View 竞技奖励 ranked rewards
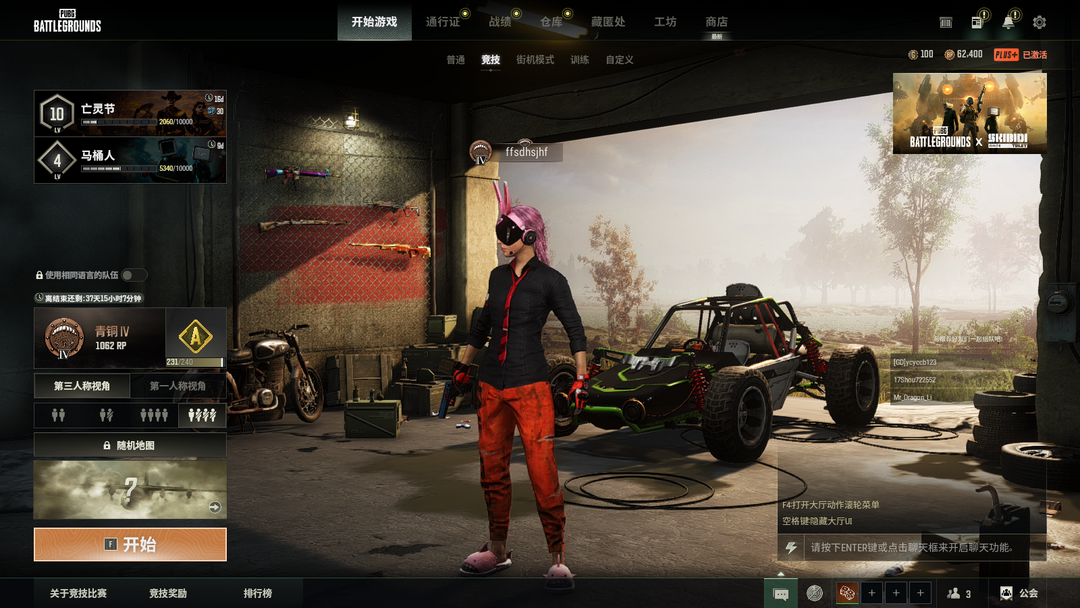The height and width of the screenshot is (608, 1080). click(x=168, y=594)
